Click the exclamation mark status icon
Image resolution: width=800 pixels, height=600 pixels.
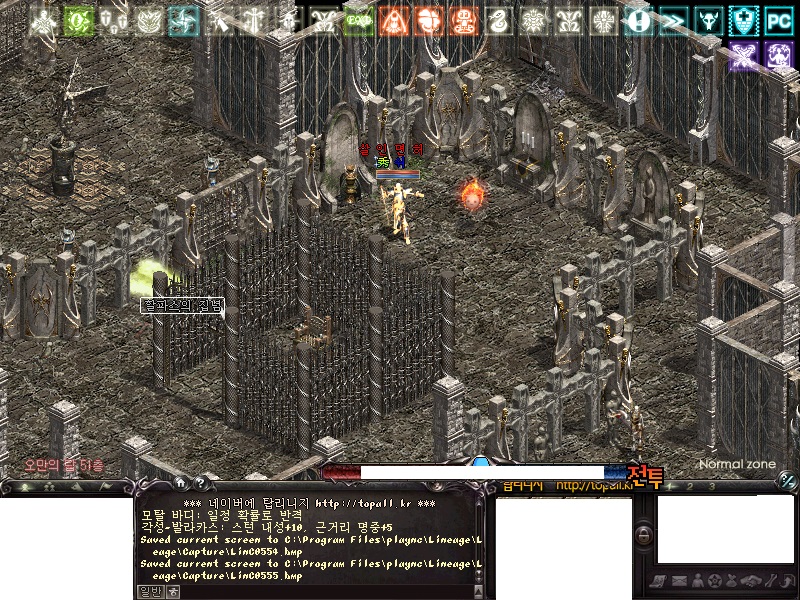coord(640,20)
